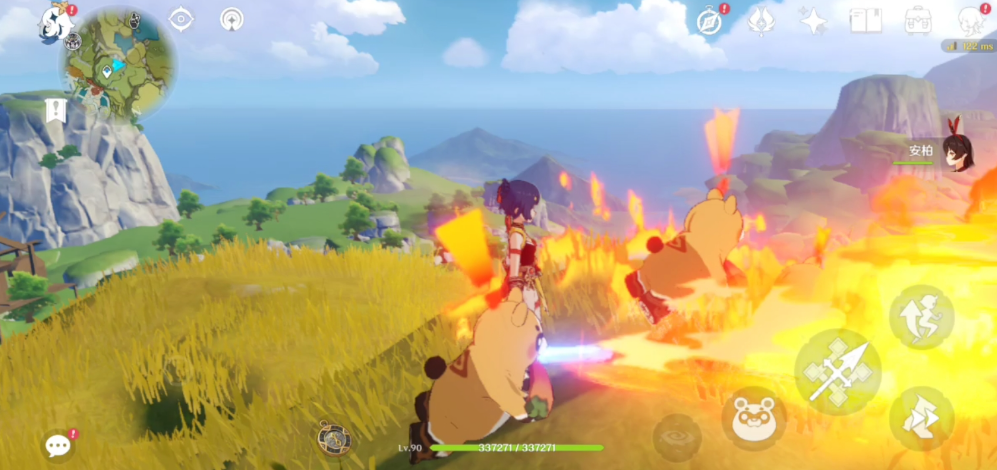Activate the Guoba bear elemental skill
This screenshot has height=470, width=997.
tap(753, 419)
